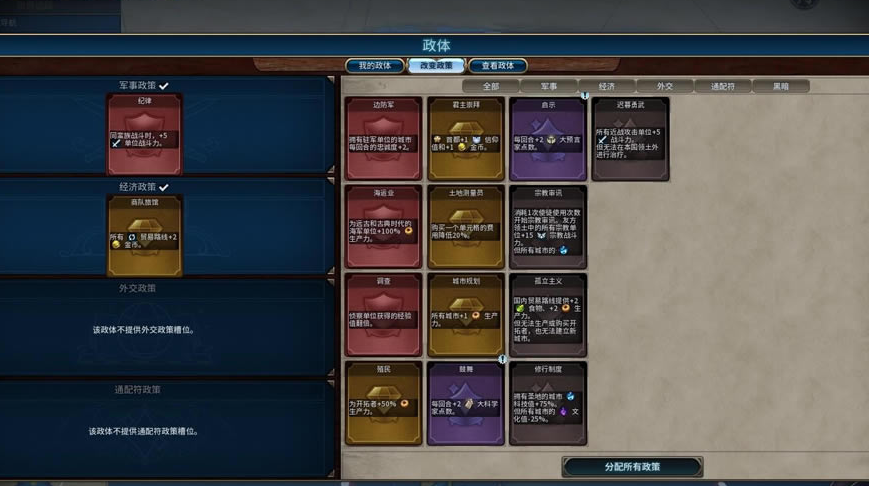Select the purple 启示 policy card

[548, 139]
